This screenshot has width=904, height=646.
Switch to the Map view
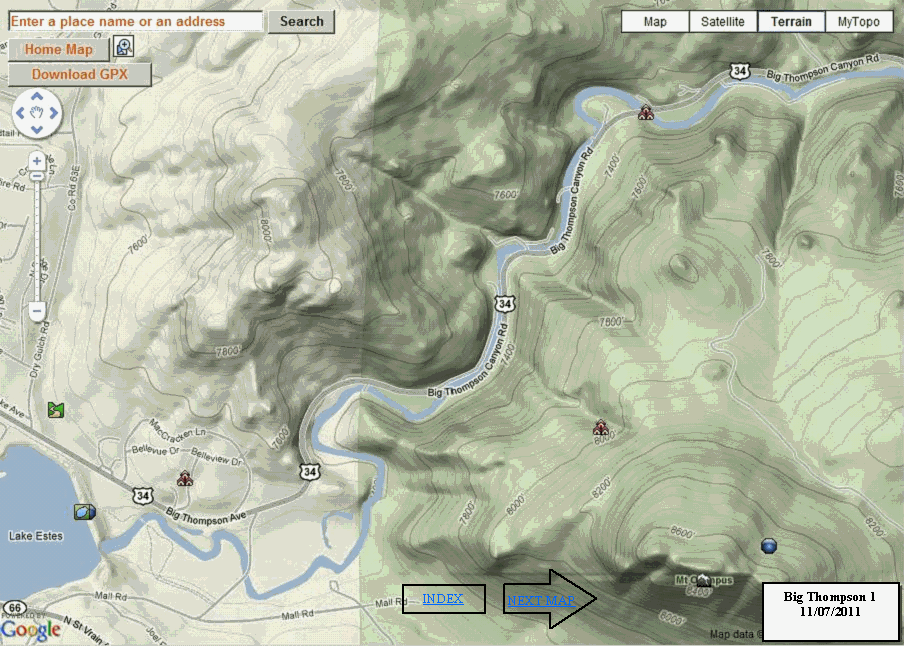click(655, 22)
